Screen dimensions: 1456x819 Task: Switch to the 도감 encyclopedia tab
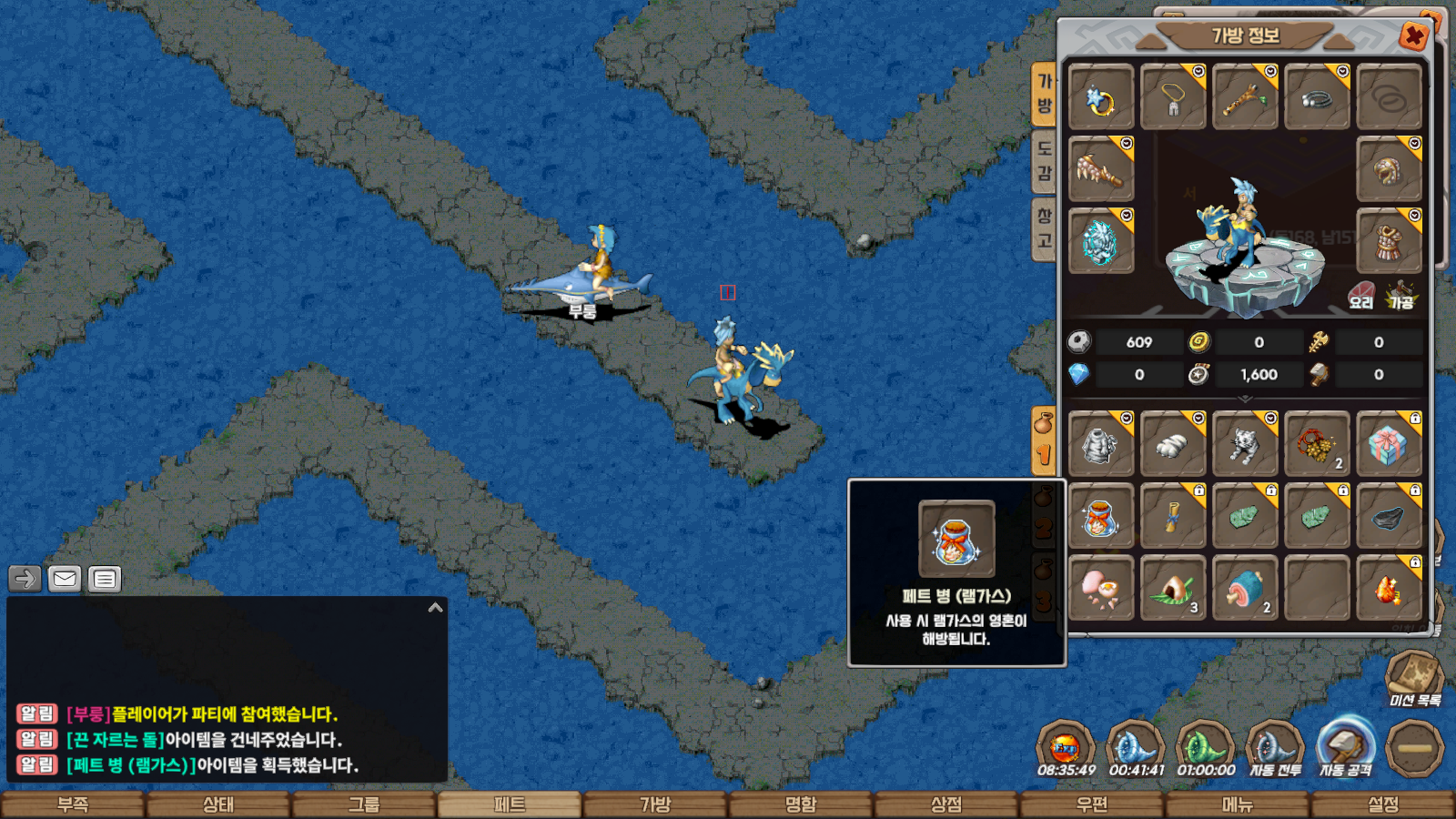click(1044, 161)
